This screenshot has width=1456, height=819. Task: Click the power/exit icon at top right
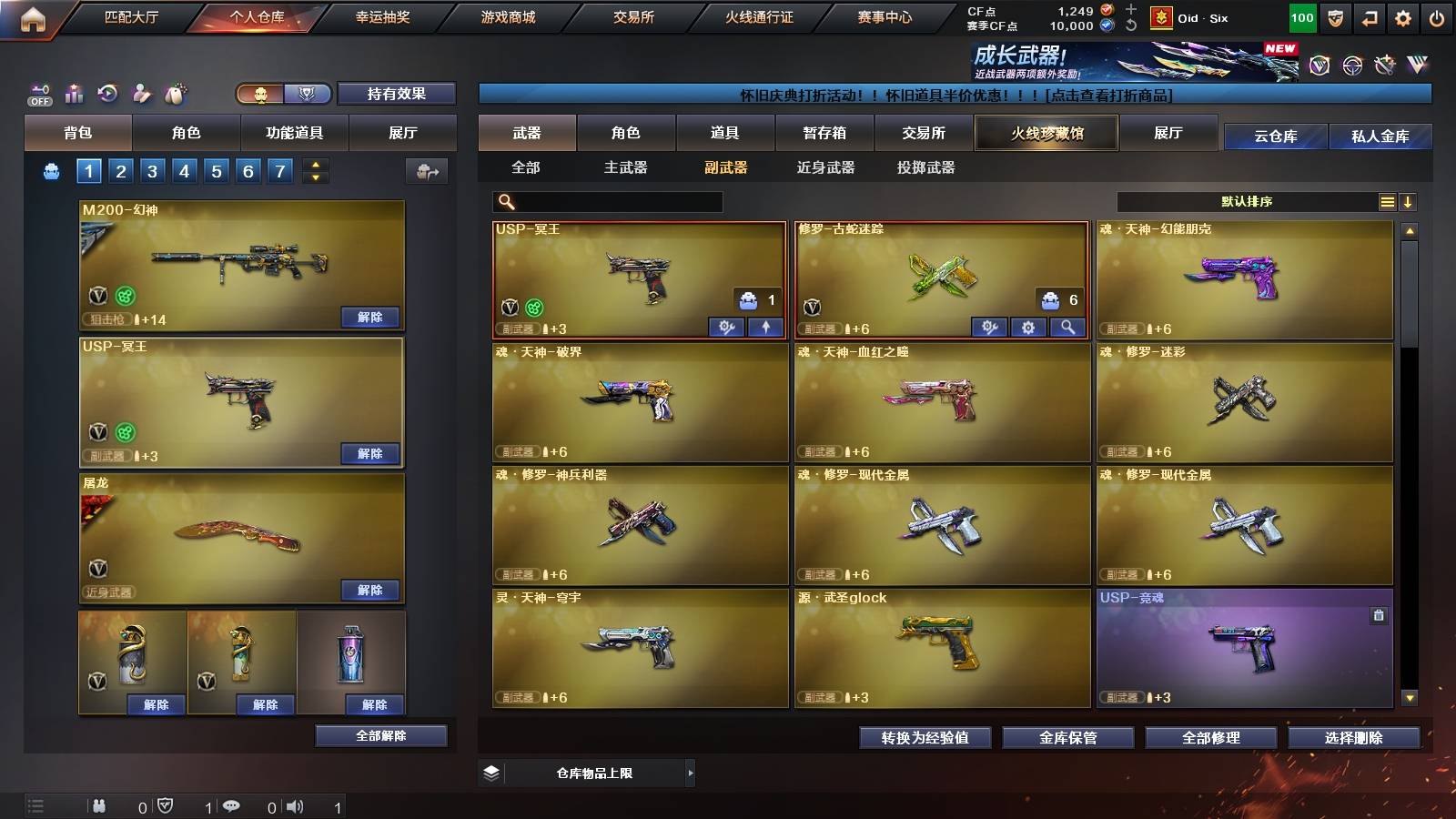pos(1438,17)
